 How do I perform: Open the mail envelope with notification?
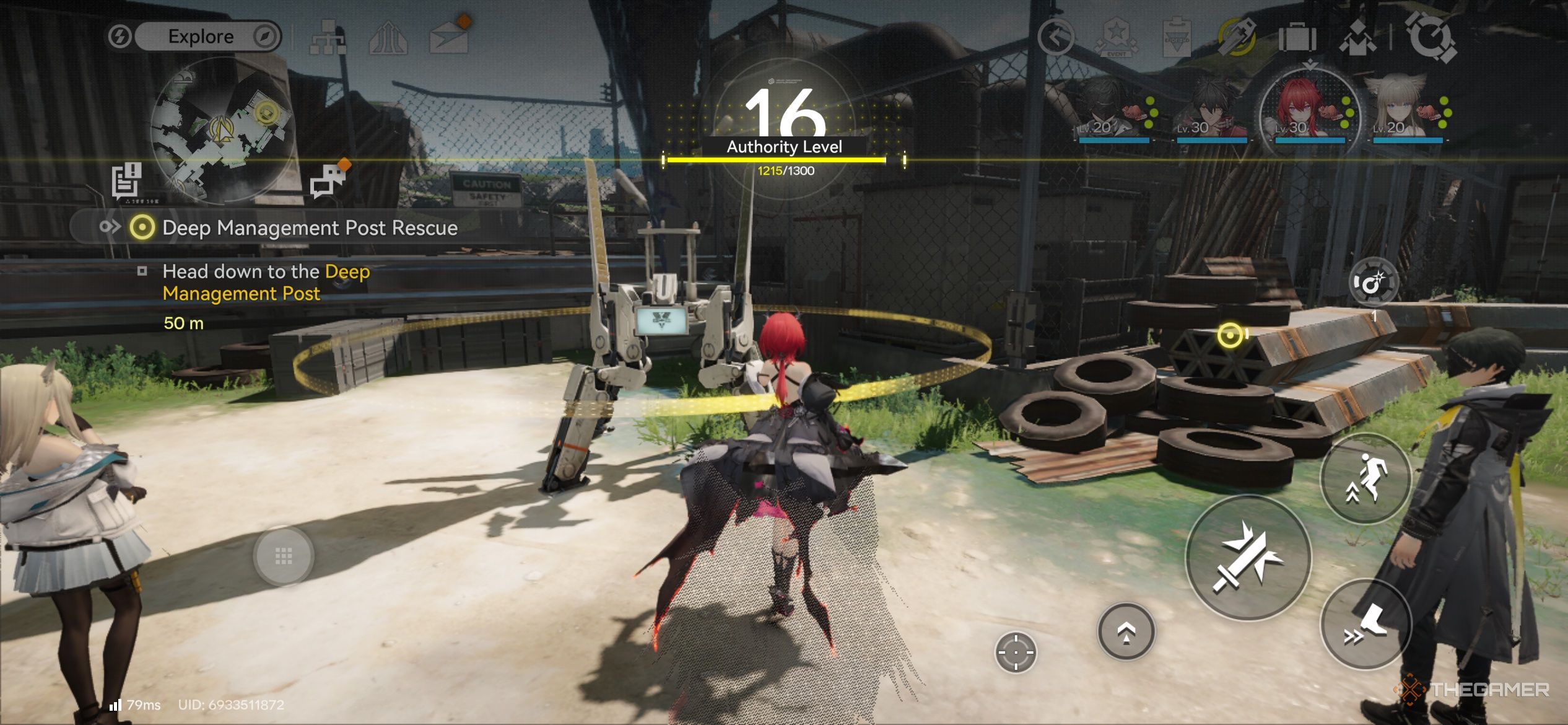tap(449, 37)
